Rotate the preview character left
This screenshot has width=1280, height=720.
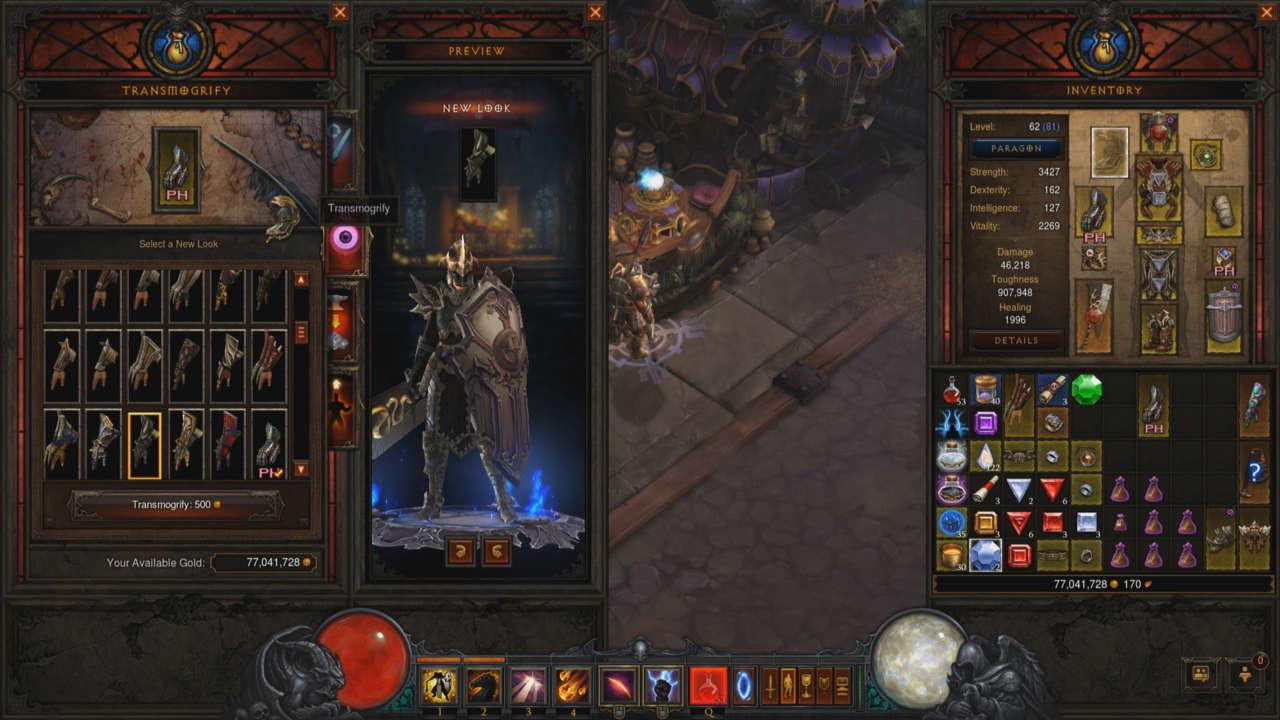[461, 552]
